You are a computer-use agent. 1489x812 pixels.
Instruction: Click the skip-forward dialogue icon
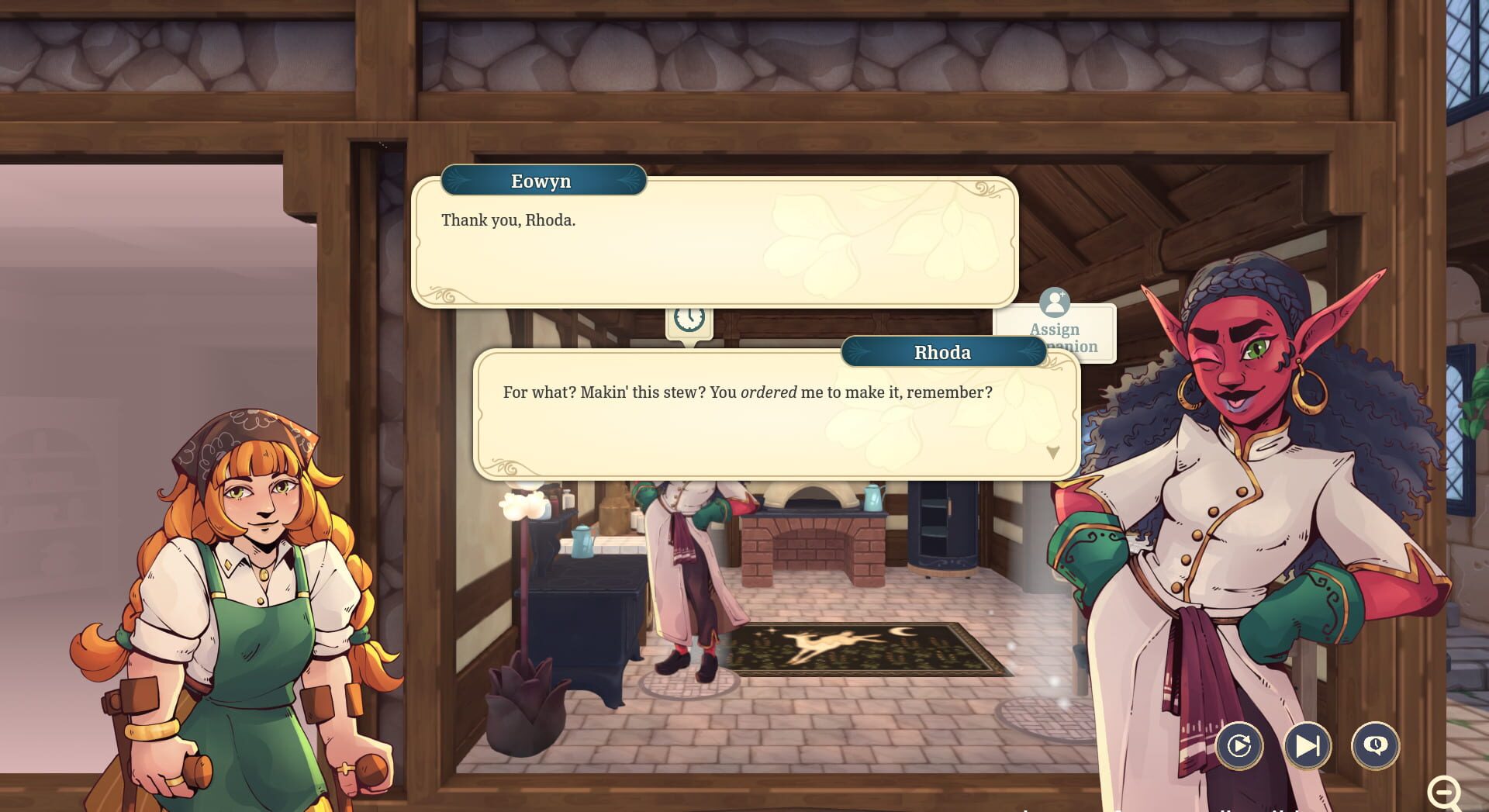[1309, 745]
